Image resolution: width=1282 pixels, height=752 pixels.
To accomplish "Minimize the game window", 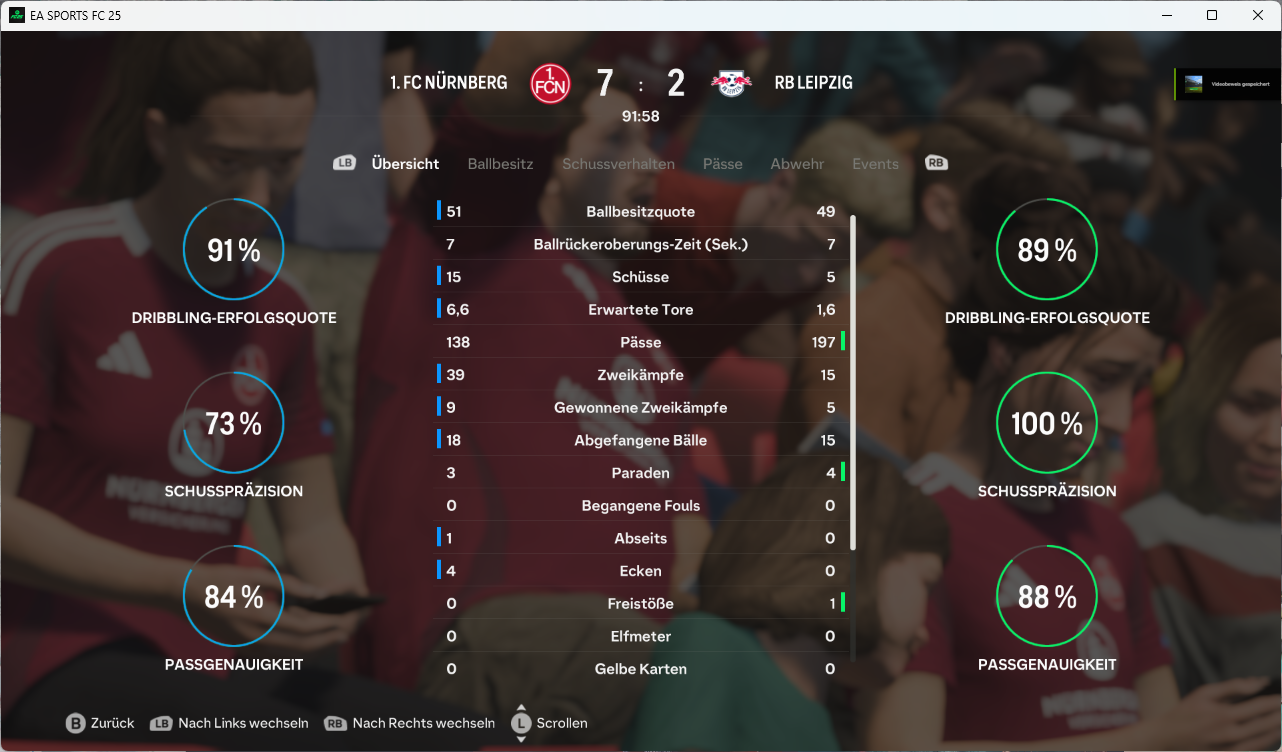I will [x=1166, y=15].
